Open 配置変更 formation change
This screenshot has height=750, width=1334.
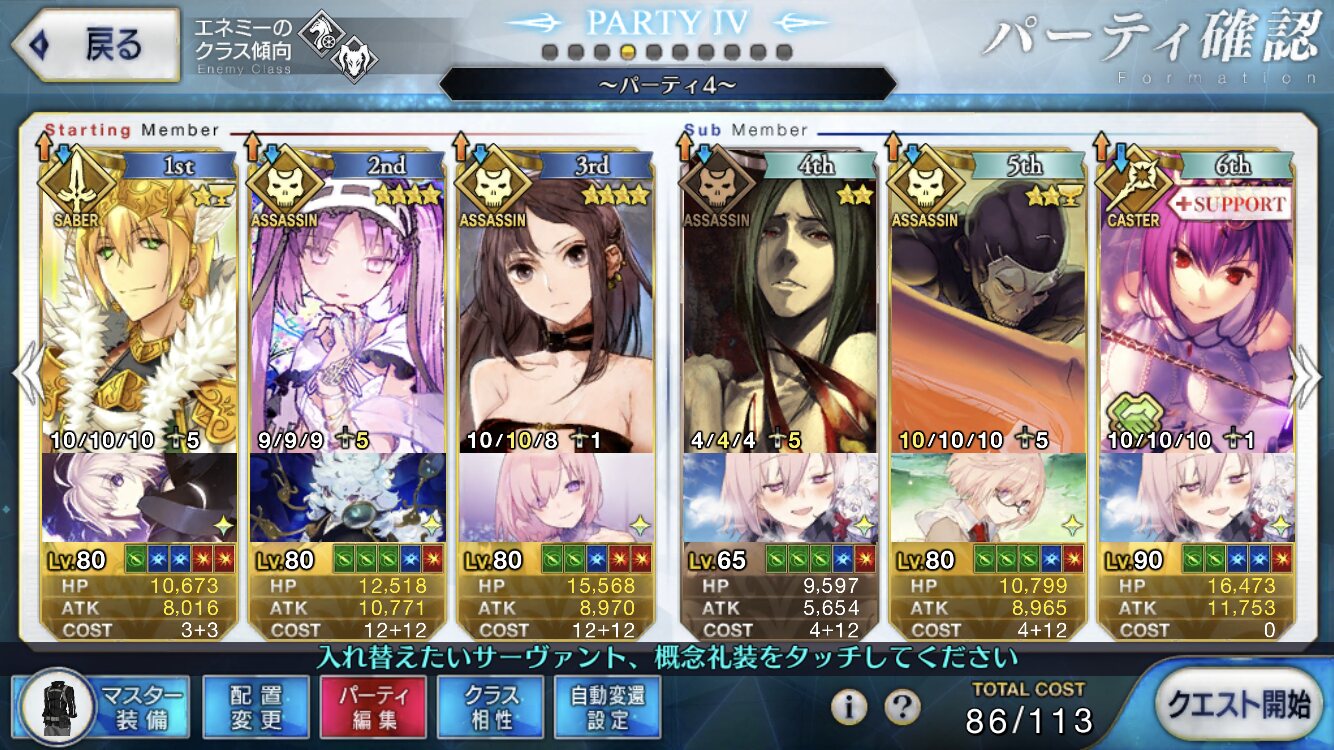tap(255, 706)
